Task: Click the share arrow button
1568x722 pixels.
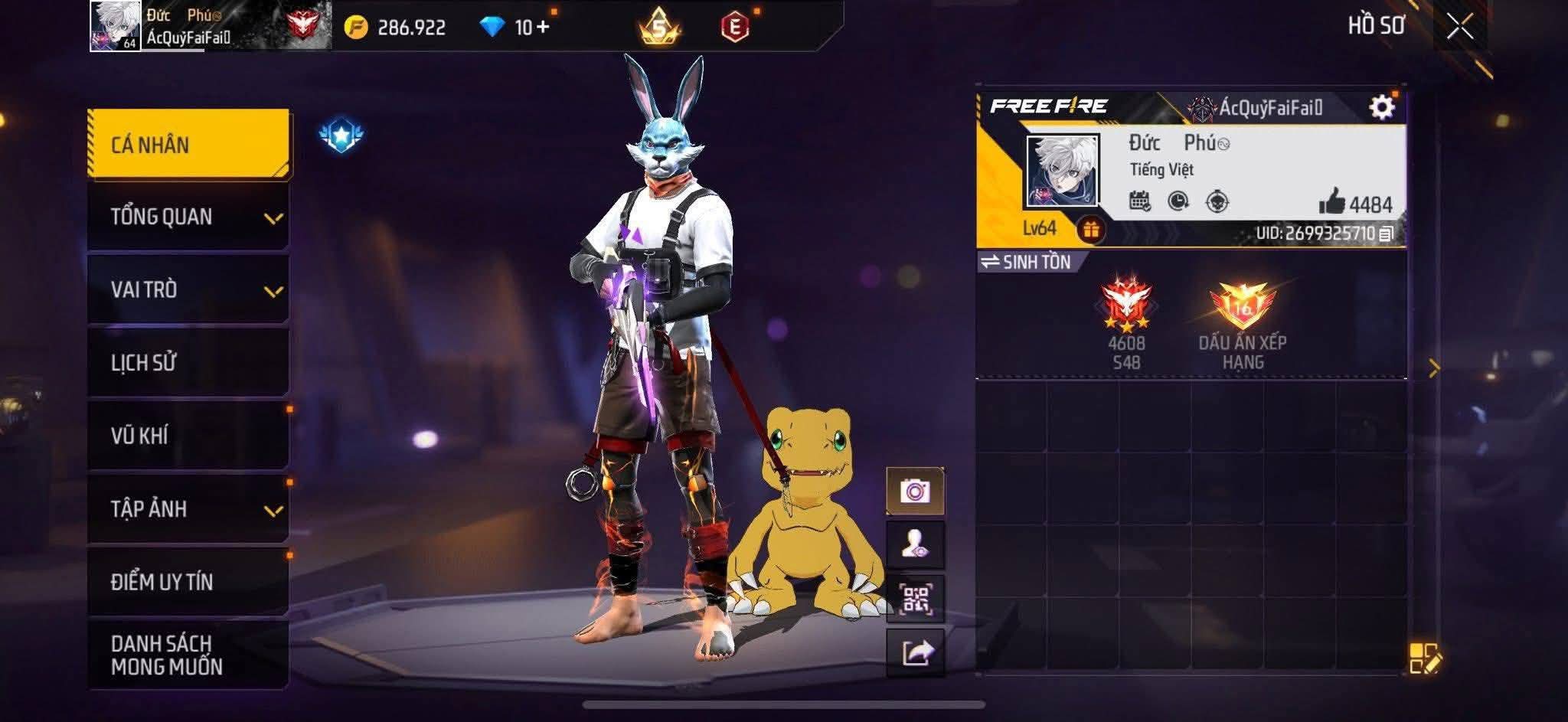Action: pos(915,653)
